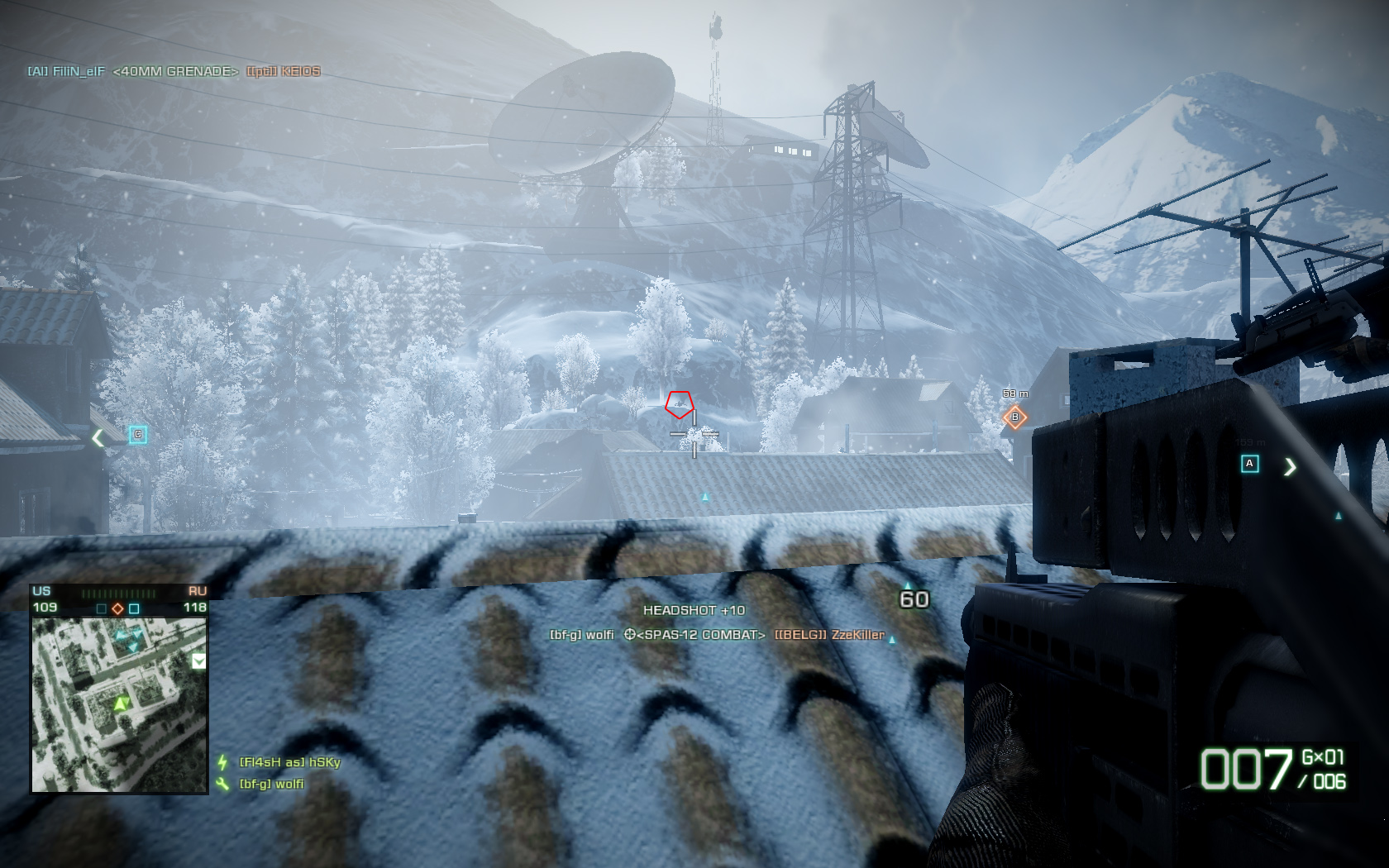Choose squad member wolfi in squad list
This screenshot has height=868, width=1389.
coord(271,784)
